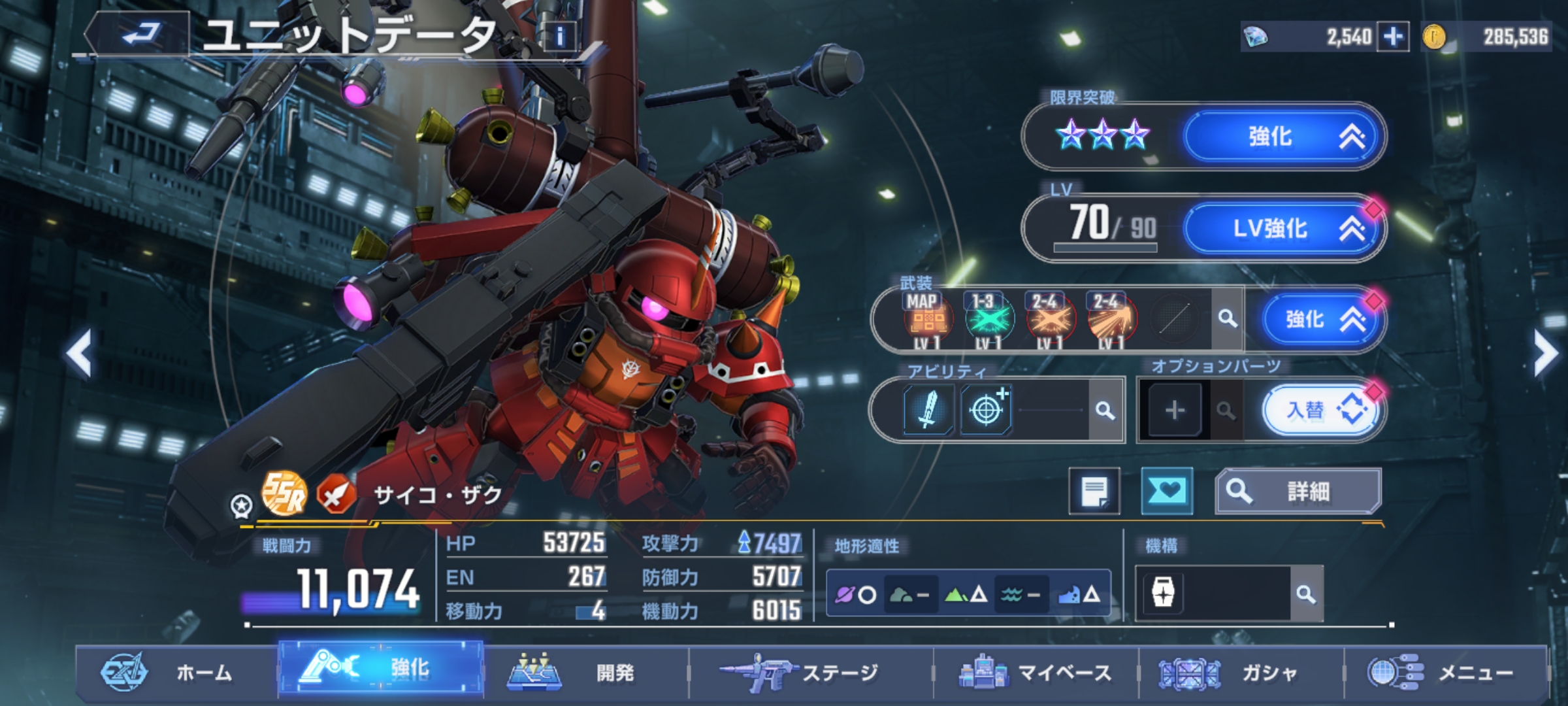
Task: Show next unit with right arrow
Action: point(1545,354)
